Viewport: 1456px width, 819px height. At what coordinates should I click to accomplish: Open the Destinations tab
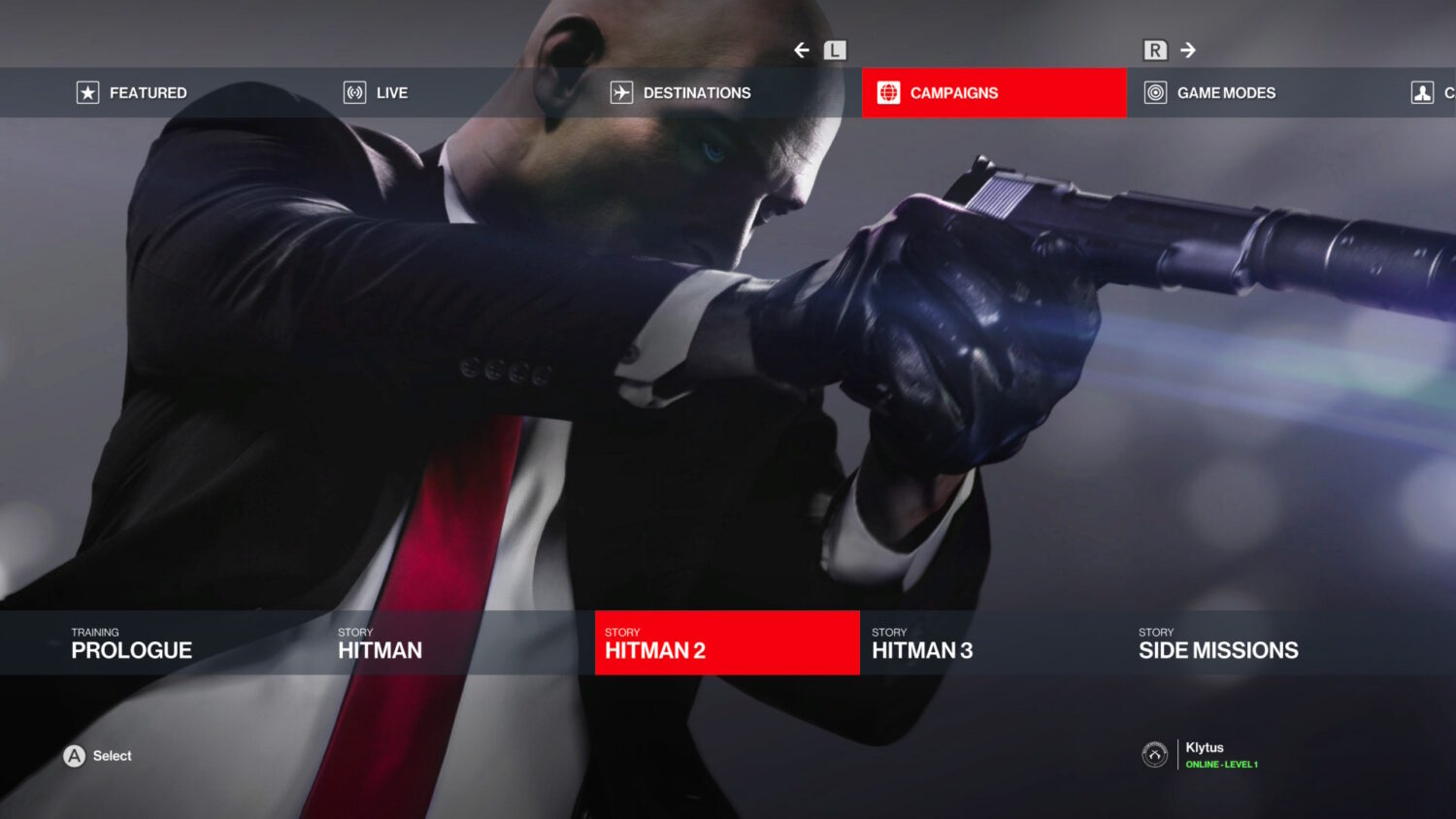click(697, 92)
